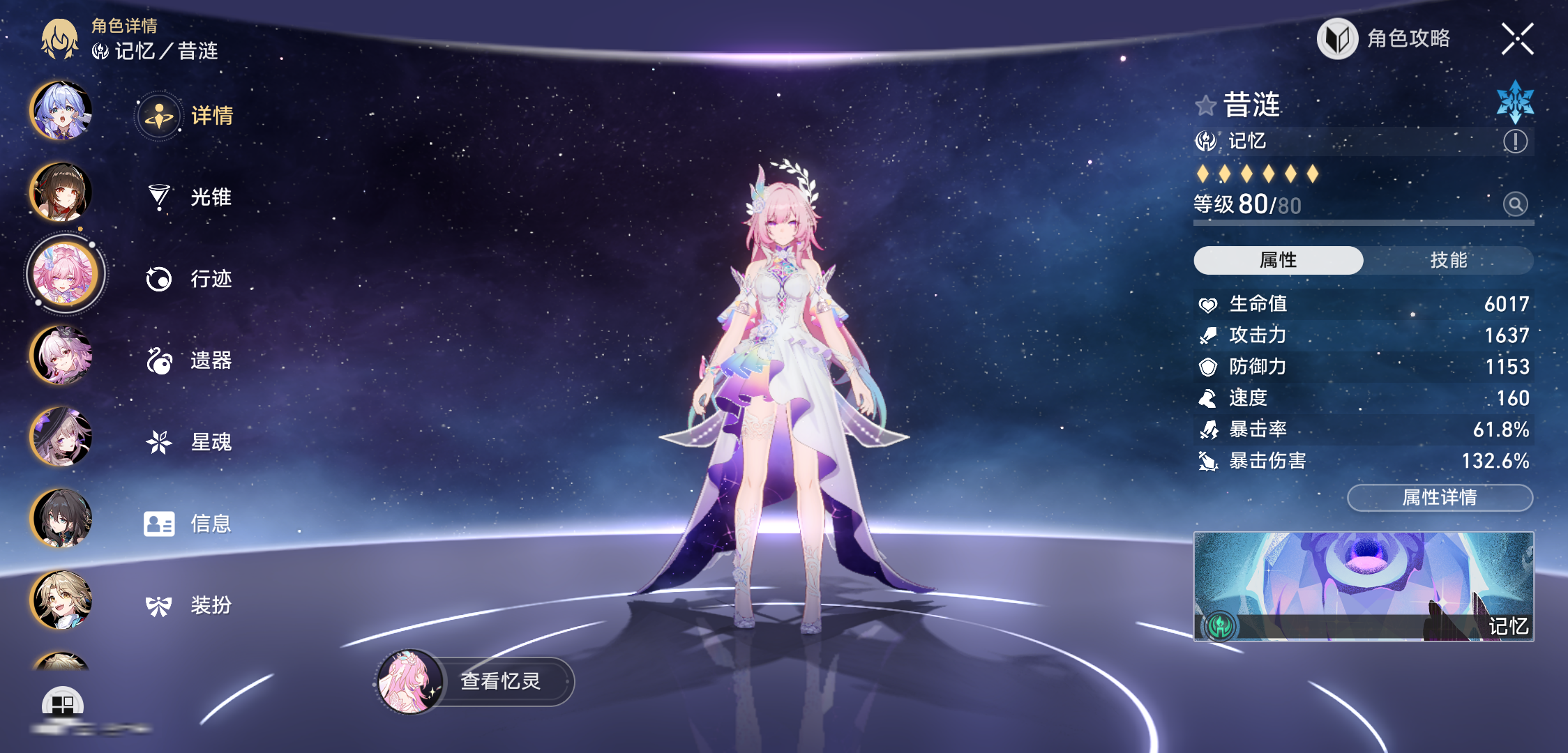Click the magnifier icon beside level 80/80
The image size is (1568, 753).
pyautogui.click(x=1515, y=204)
